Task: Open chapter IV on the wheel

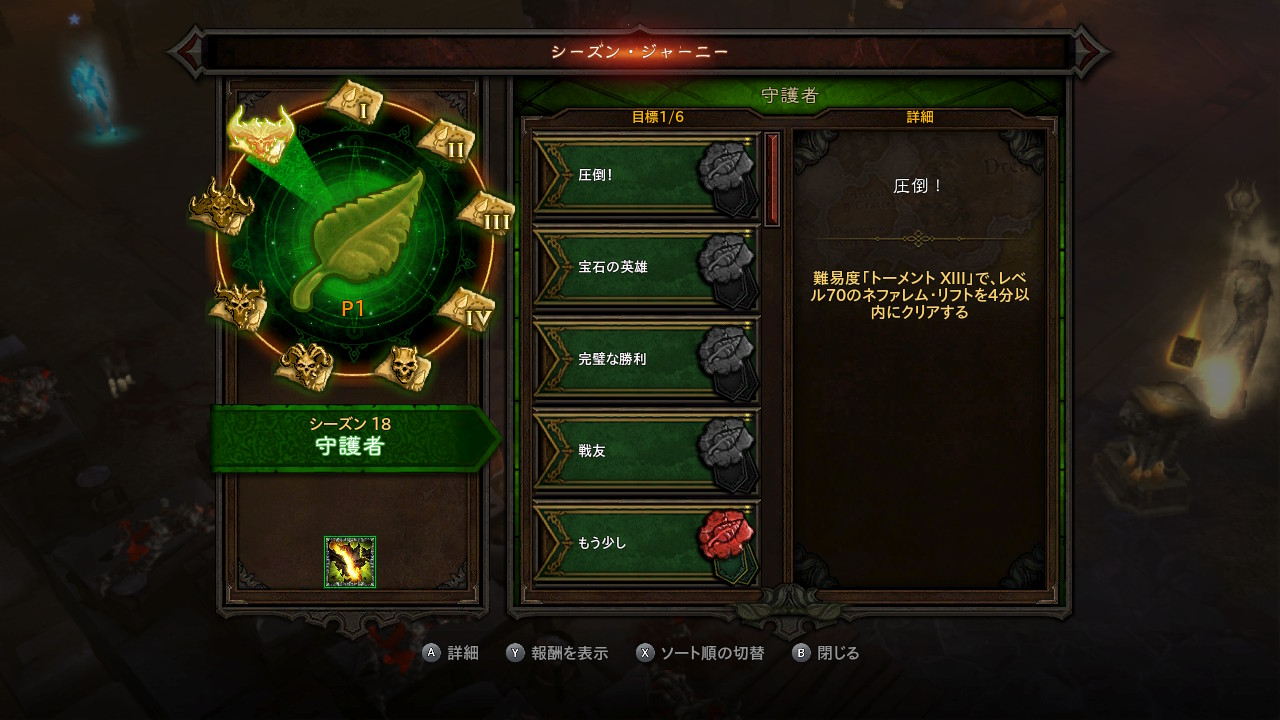Action: (x=467, y=309)
